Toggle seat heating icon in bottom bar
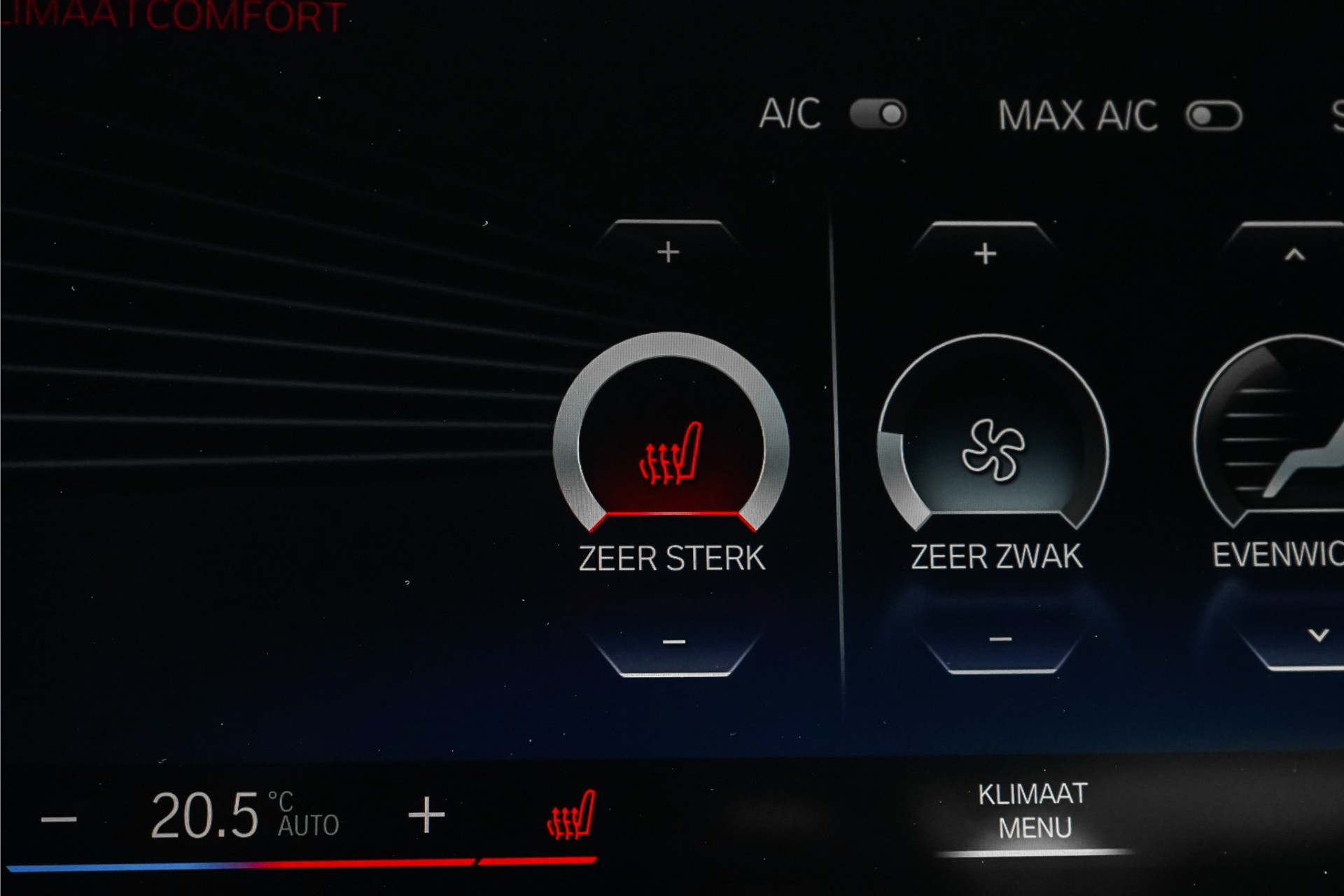1344x896 pixels. 570,816
